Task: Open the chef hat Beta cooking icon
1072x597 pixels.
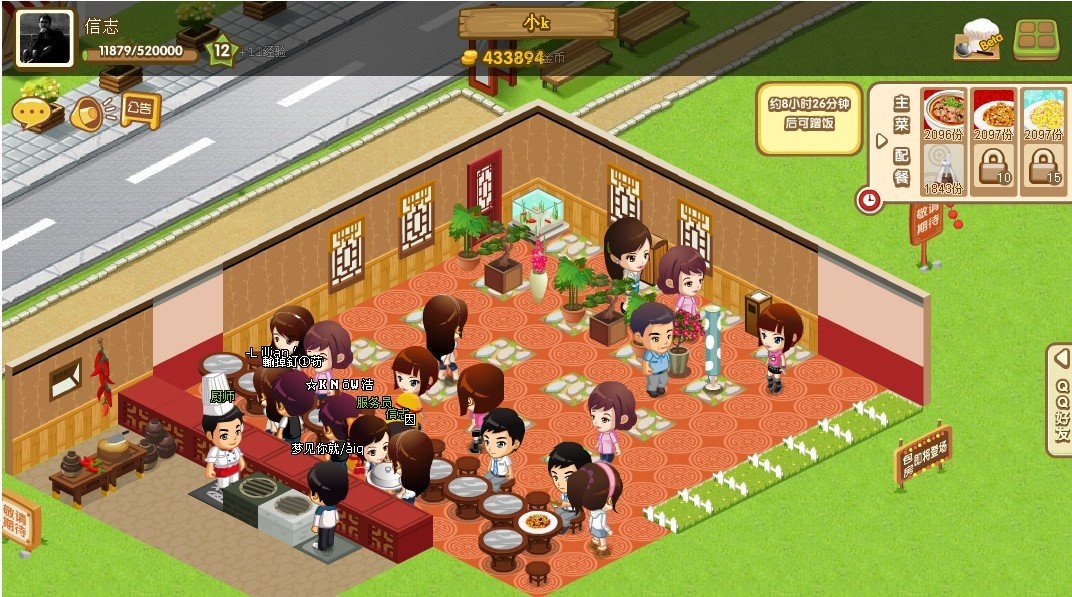Action: pos(977,40)
